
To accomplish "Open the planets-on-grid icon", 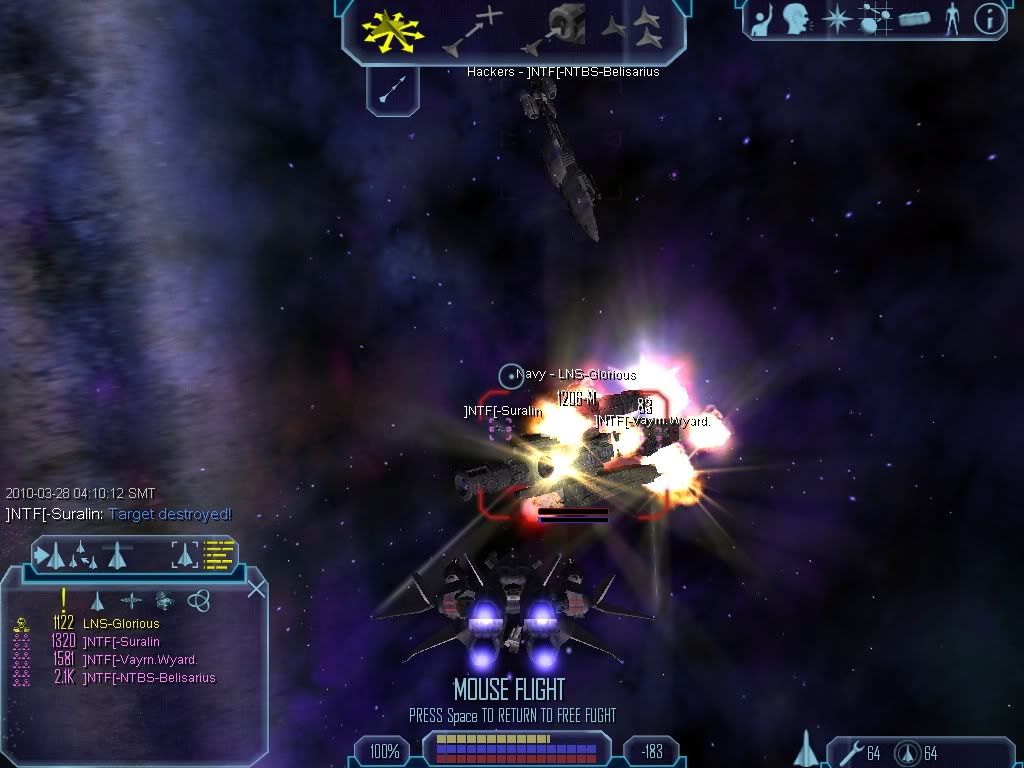I will click(x=877, y=19).
